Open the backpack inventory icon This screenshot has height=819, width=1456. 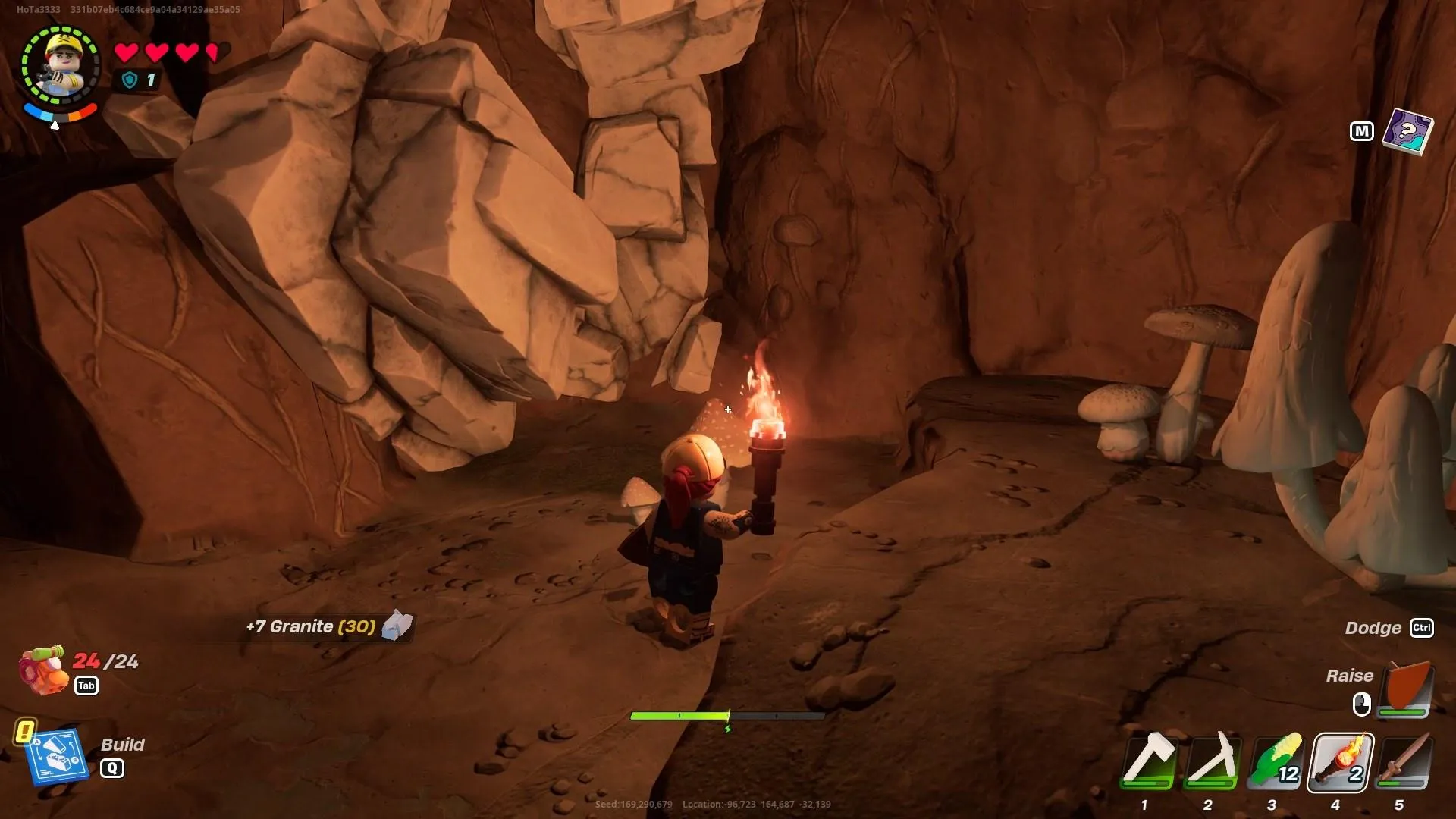[43, 669]
